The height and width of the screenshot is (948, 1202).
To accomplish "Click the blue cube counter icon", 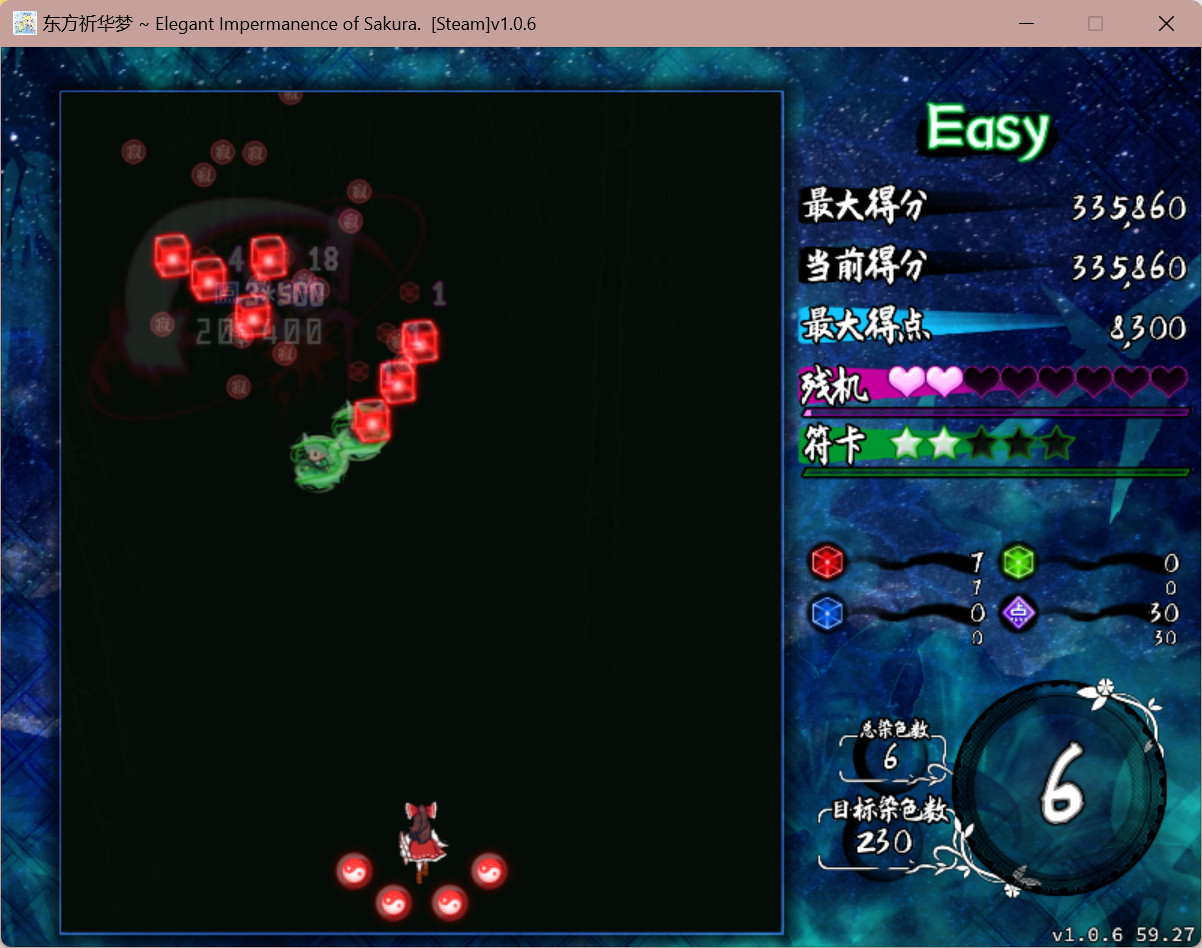I will [827, 612].
